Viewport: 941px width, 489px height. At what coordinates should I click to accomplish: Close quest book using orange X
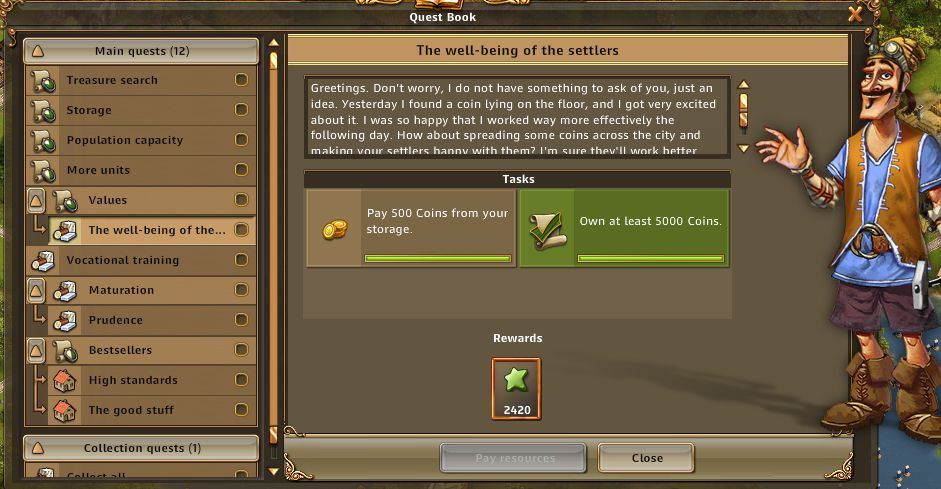pos(855,14)
